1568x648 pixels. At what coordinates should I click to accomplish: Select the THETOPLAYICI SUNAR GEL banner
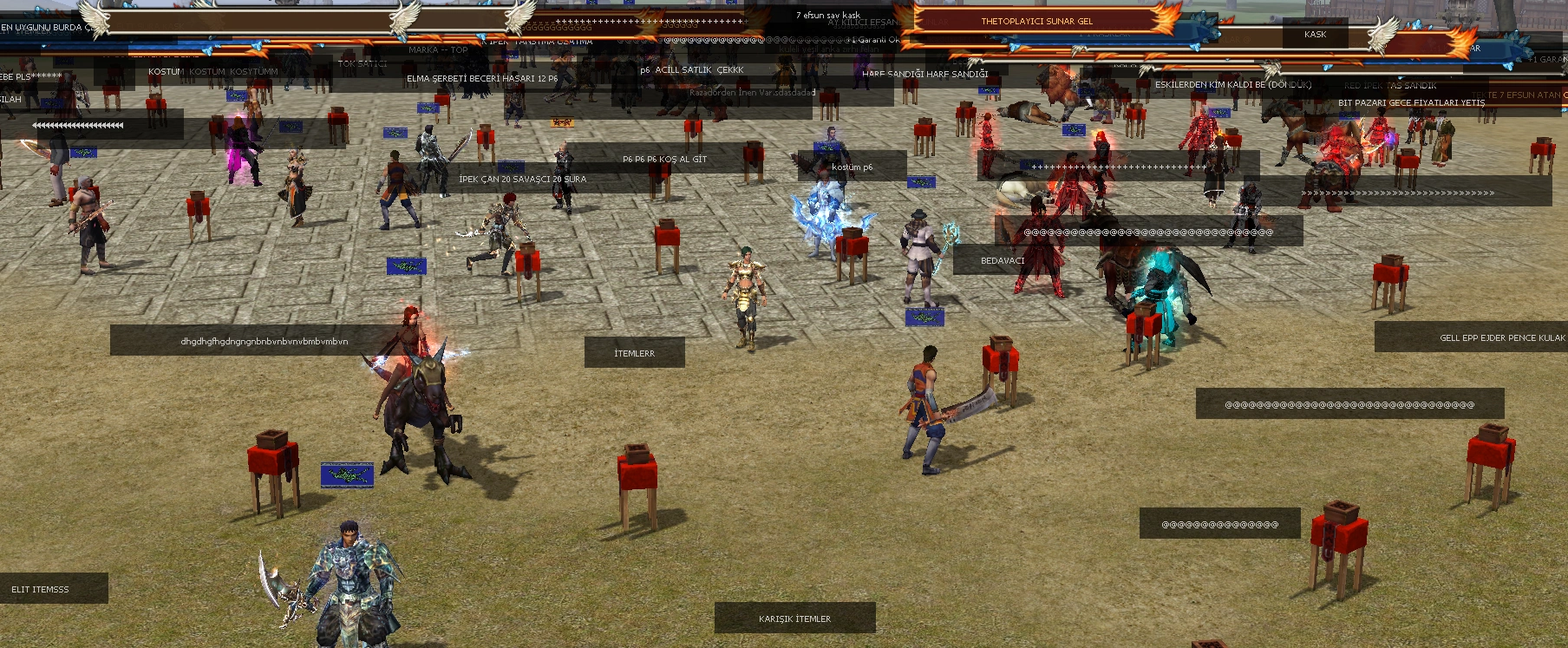tap(1036, 21)
